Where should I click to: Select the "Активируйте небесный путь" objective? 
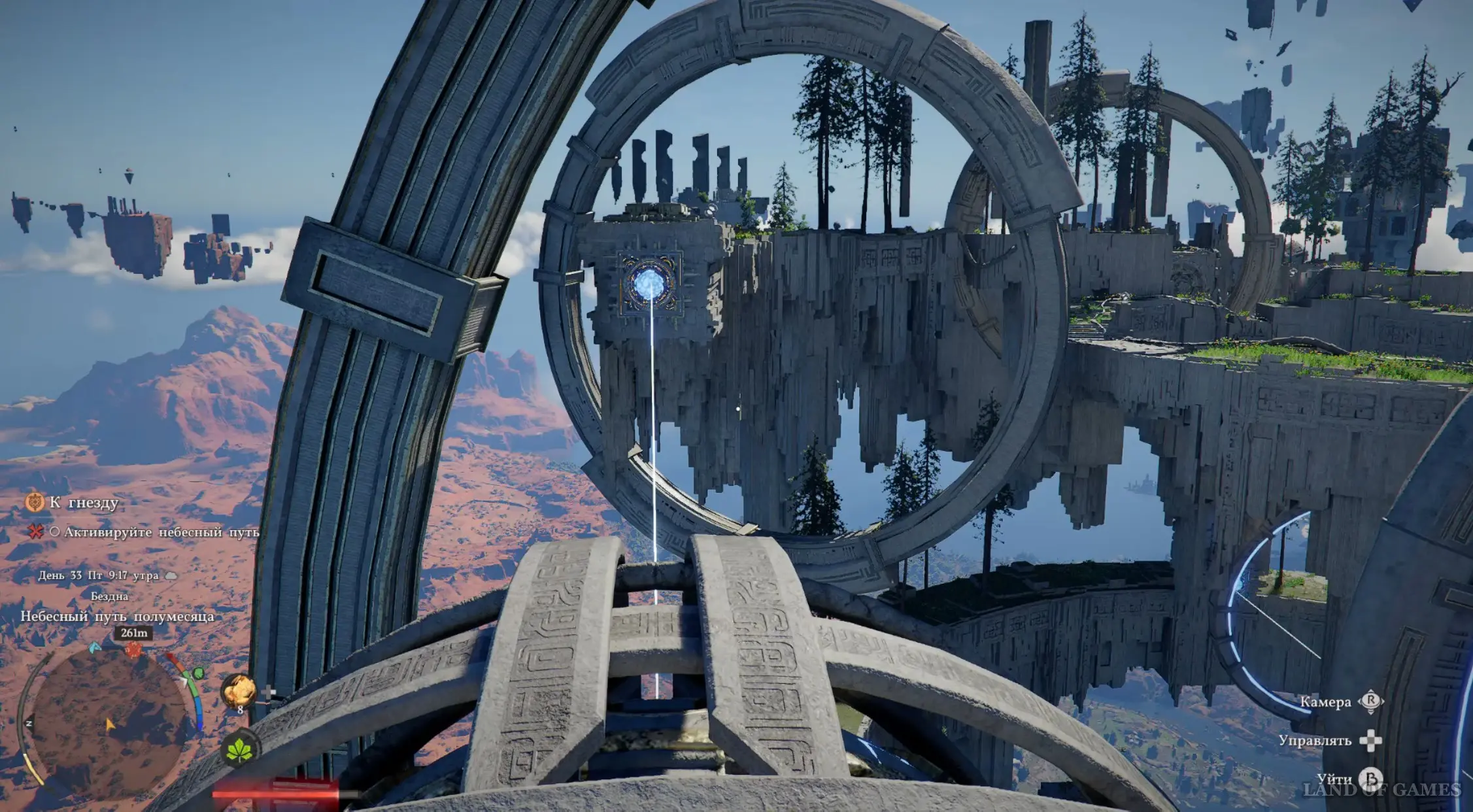161,532
